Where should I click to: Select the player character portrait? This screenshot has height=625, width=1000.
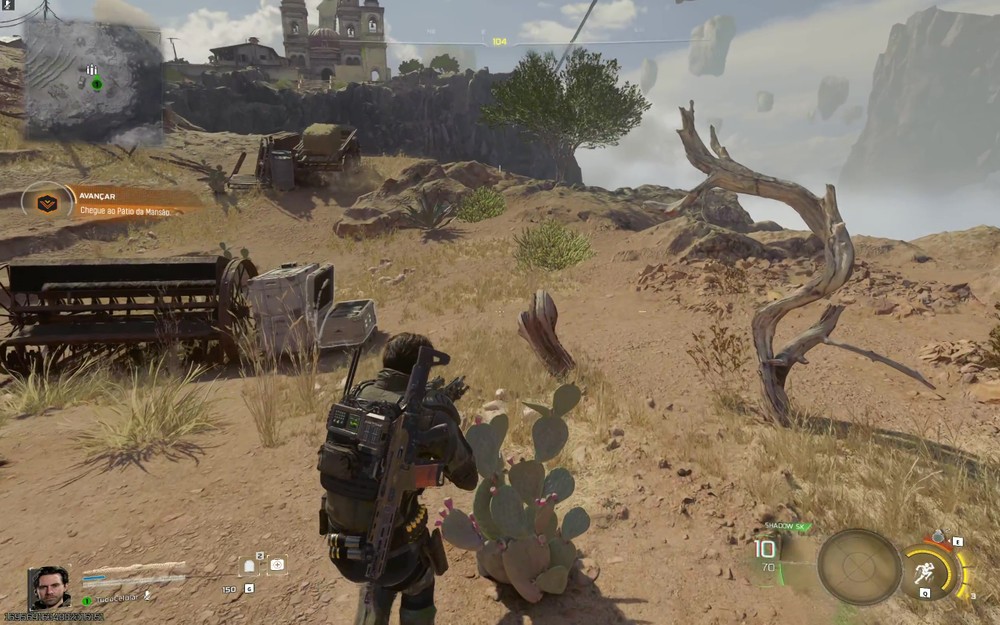tap(49, 587)
